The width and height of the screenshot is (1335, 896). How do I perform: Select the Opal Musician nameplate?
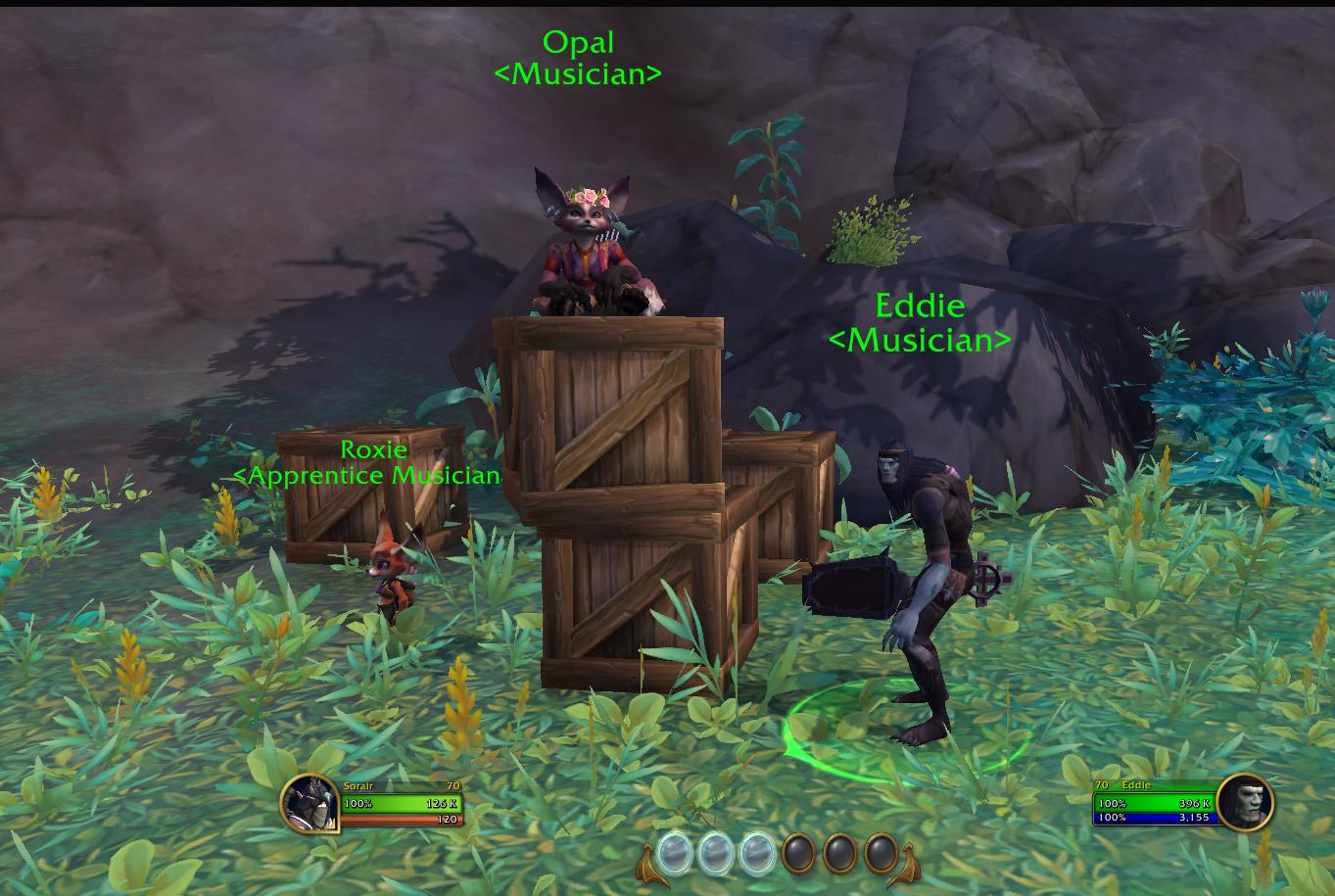[x=578, y=58]
